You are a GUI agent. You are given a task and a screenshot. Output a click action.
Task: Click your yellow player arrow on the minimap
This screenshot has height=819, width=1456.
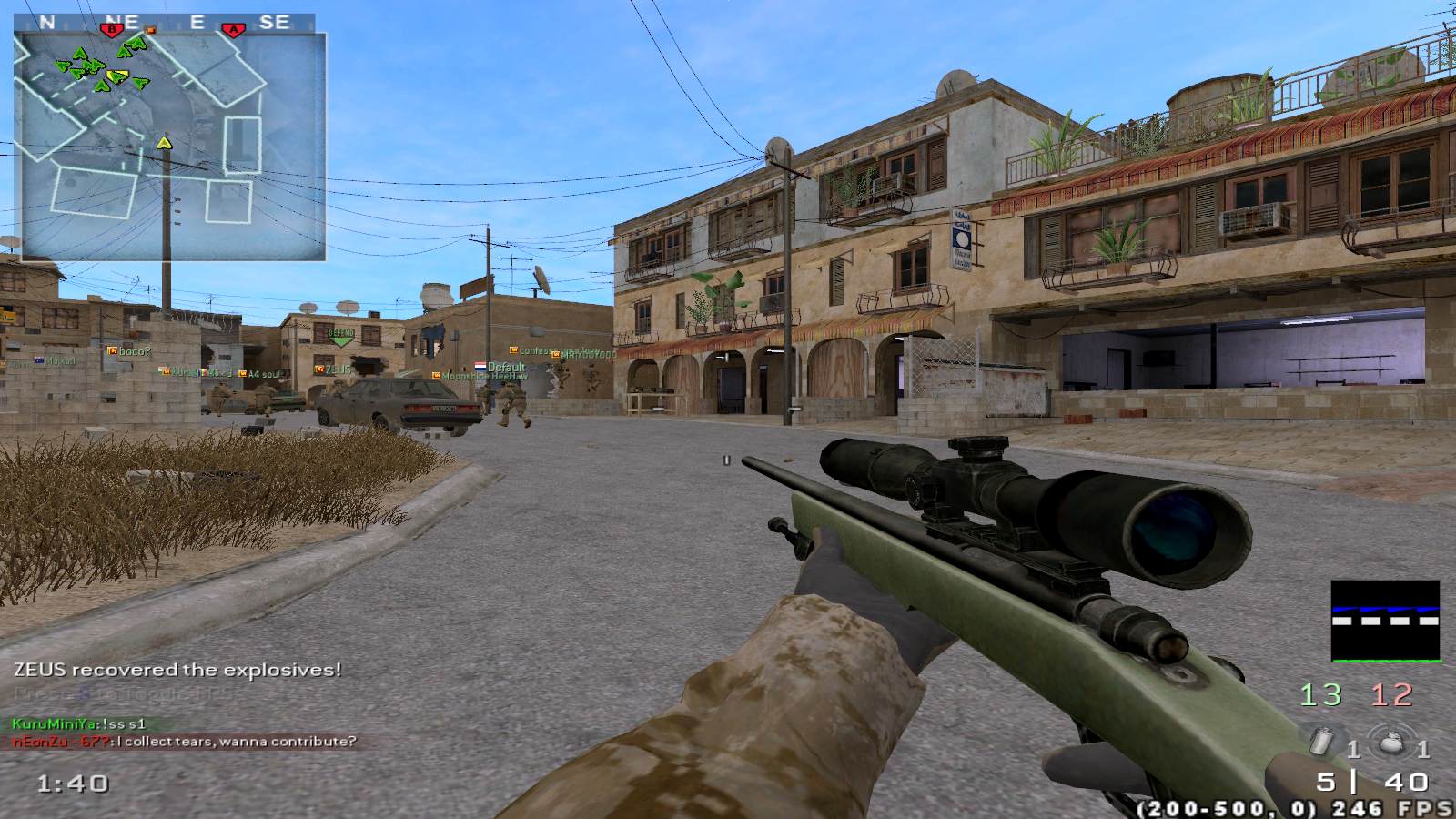pyautogui.click(x=164, y=142)
